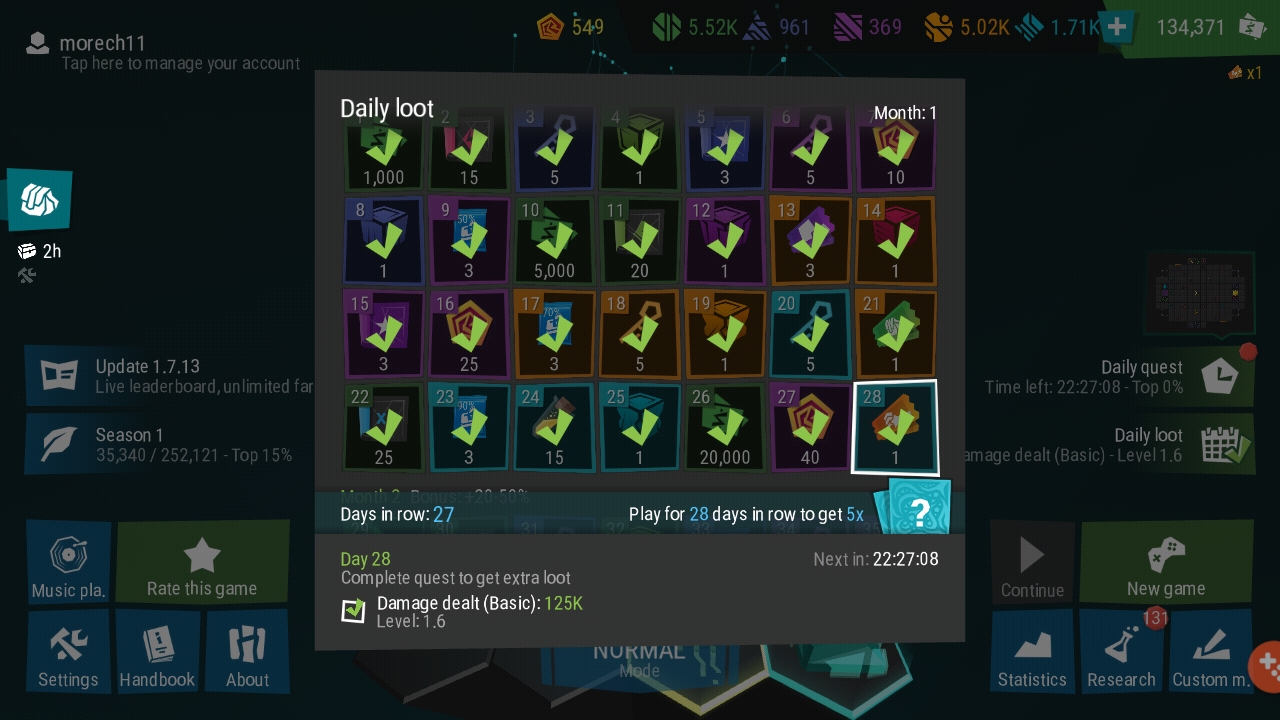
Task: Open the Handbook
Action: [x=157, y=653]
